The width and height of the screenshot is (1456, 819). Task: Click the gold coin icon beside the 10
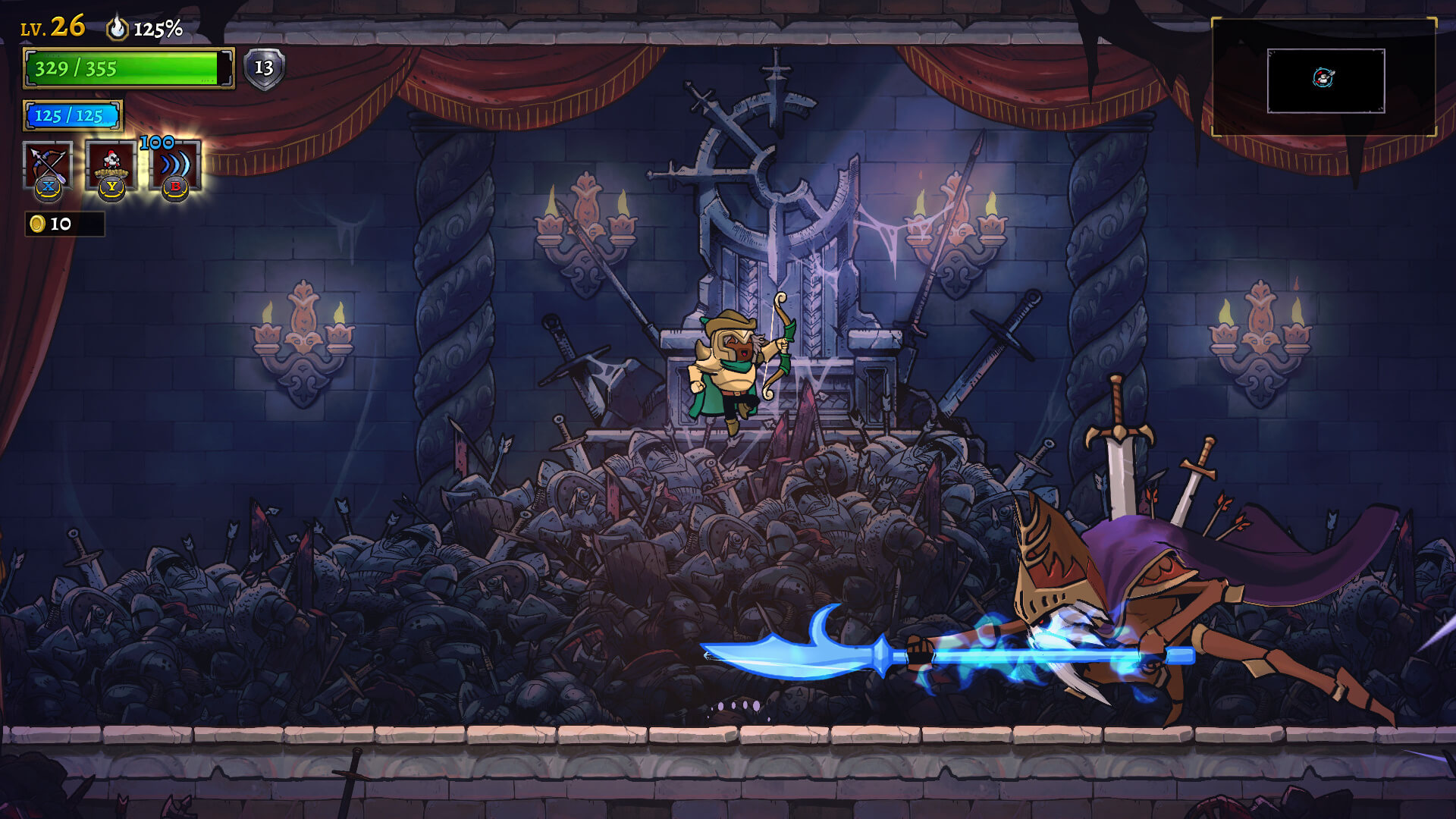coord(36,224)
